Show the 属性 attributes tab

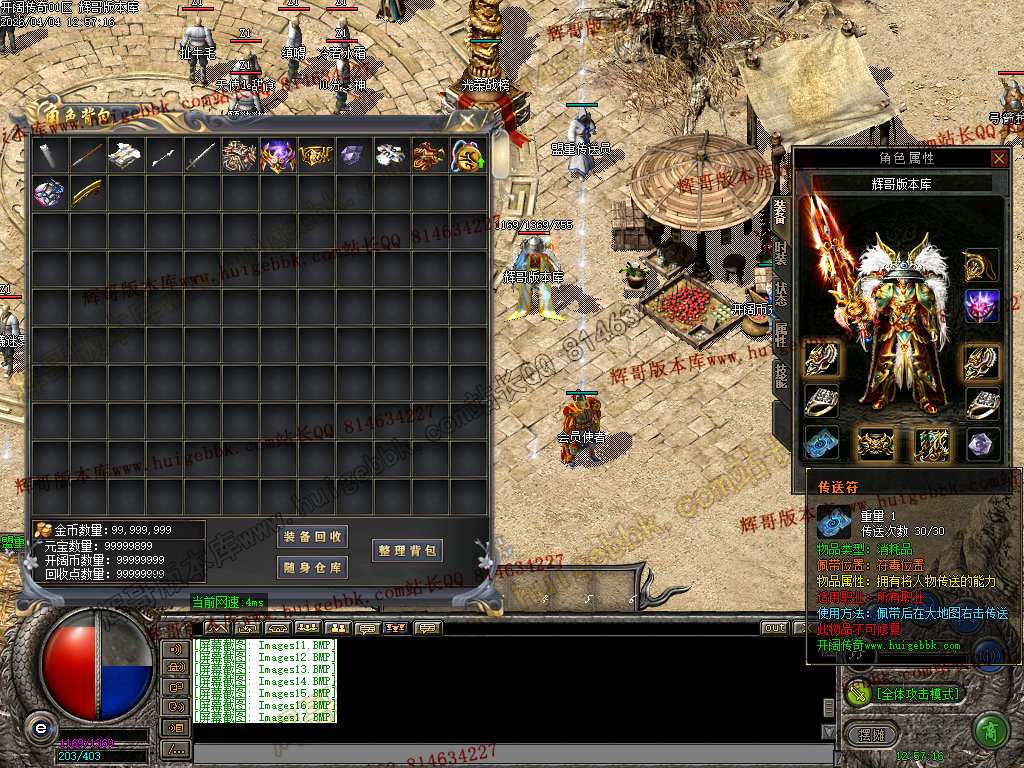[x=781, y=335]
